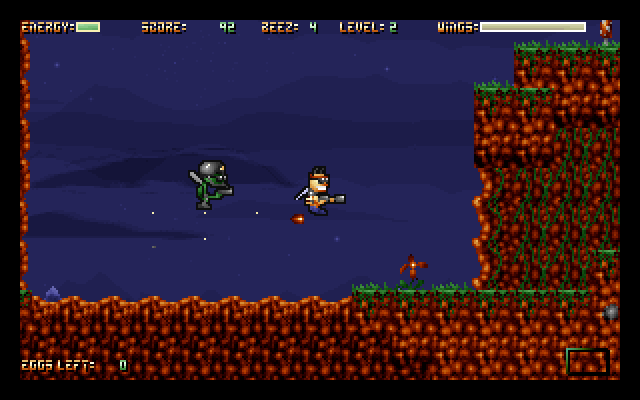Select the empty item box in the HUD

click(x=587, y=361)
